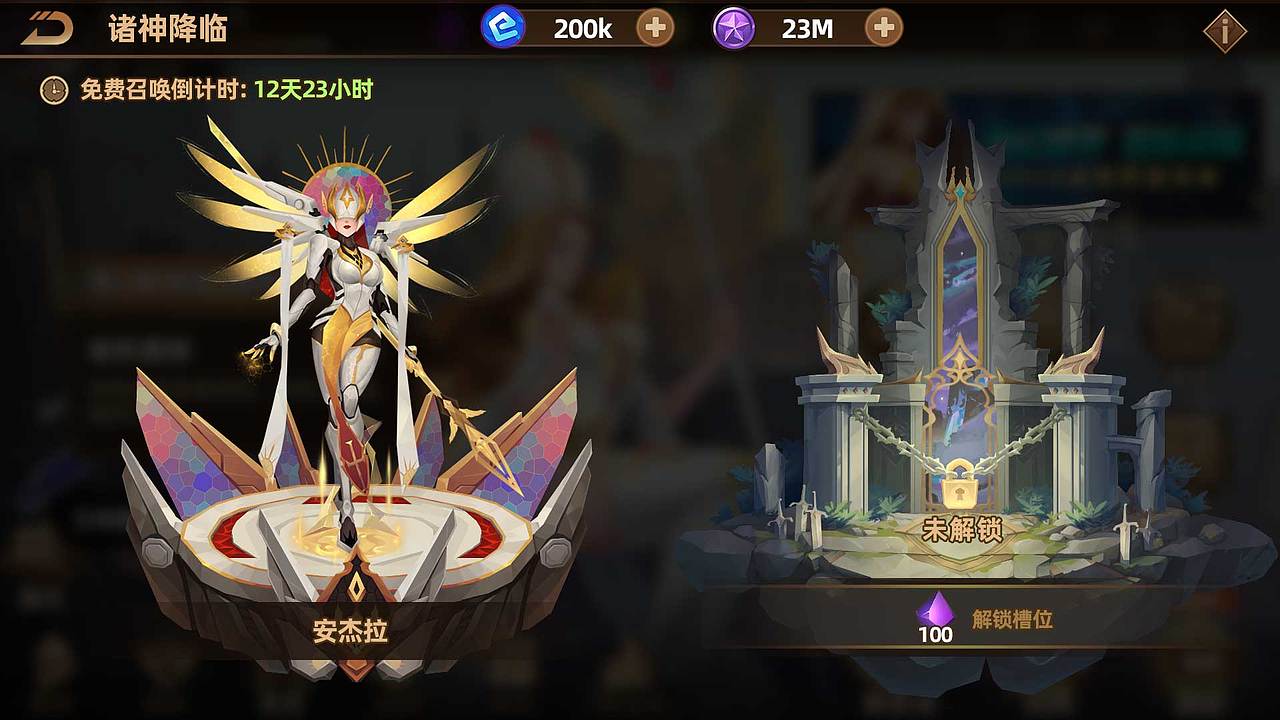Click the 23M currency counter display

tap(810, 26)
